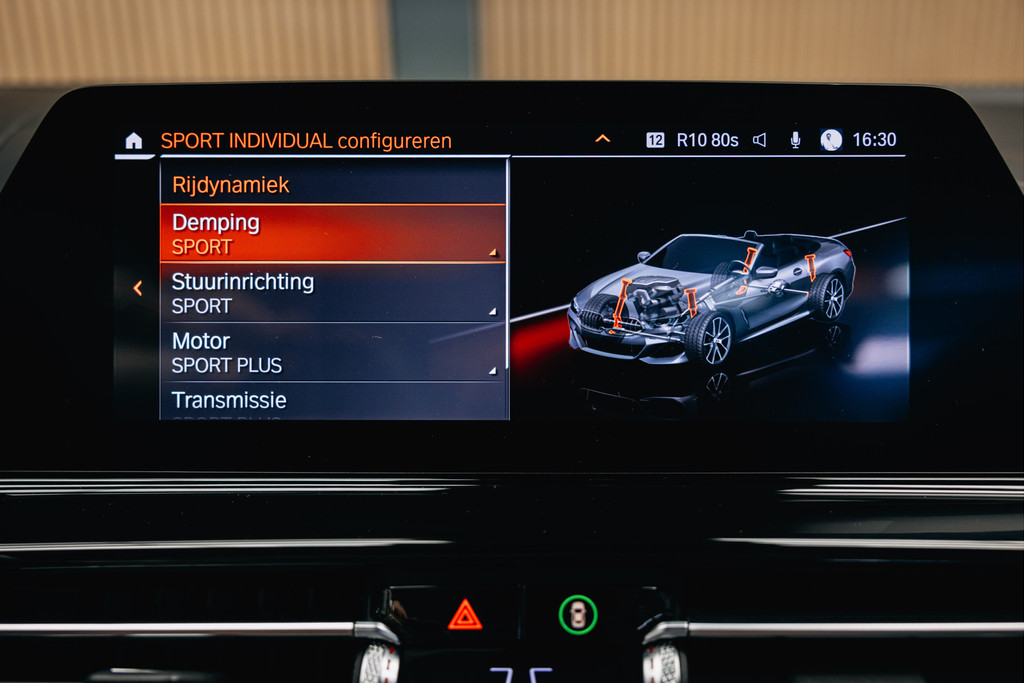The width and height of the screenshot is (1024, 683).
Task: Open the Transmissie setting
Action: pyautogui.click(x=333, y=401)
